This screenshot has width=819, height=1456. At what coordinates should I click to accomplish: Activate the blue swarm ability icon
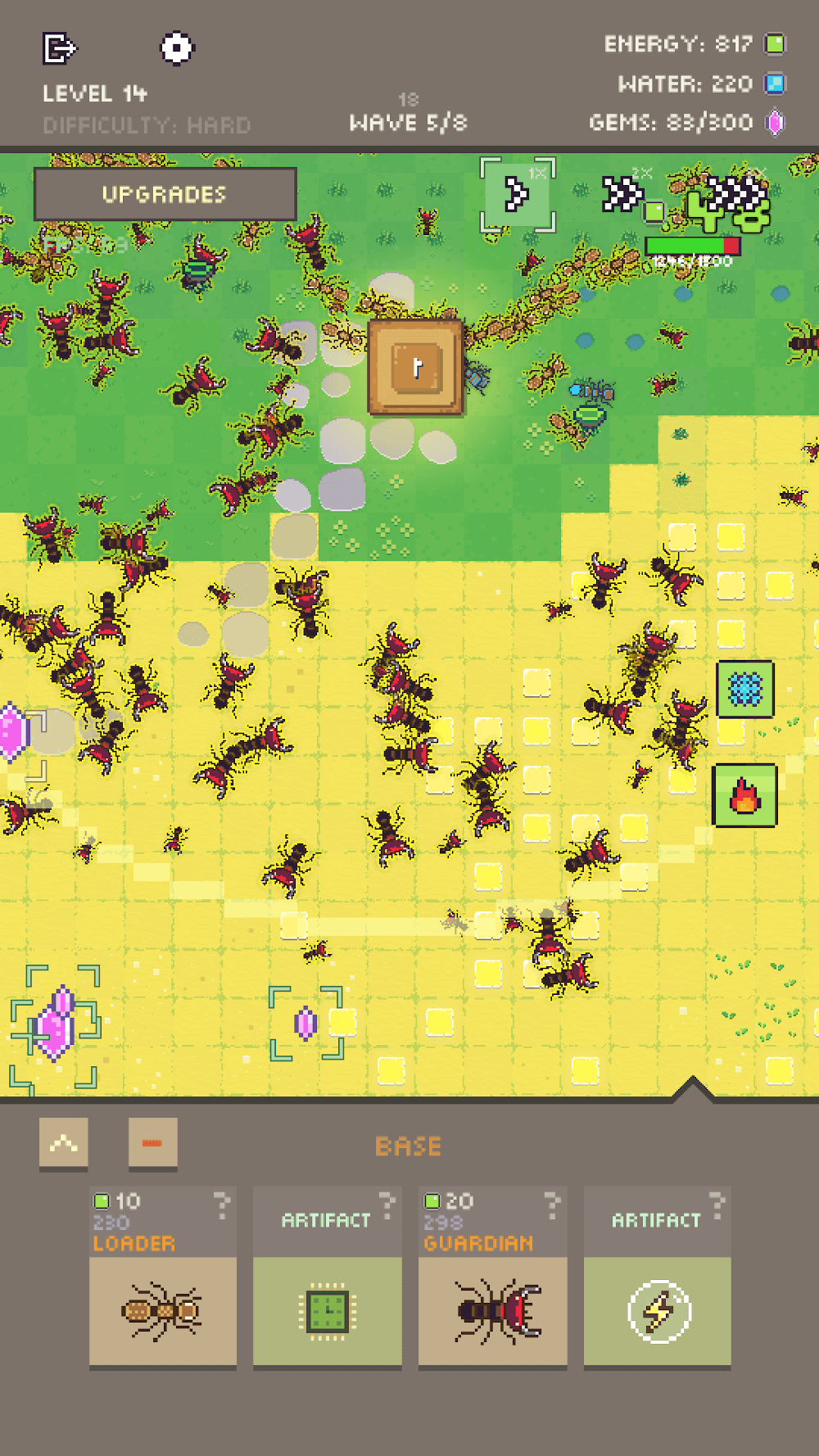(x=744, y=690)
